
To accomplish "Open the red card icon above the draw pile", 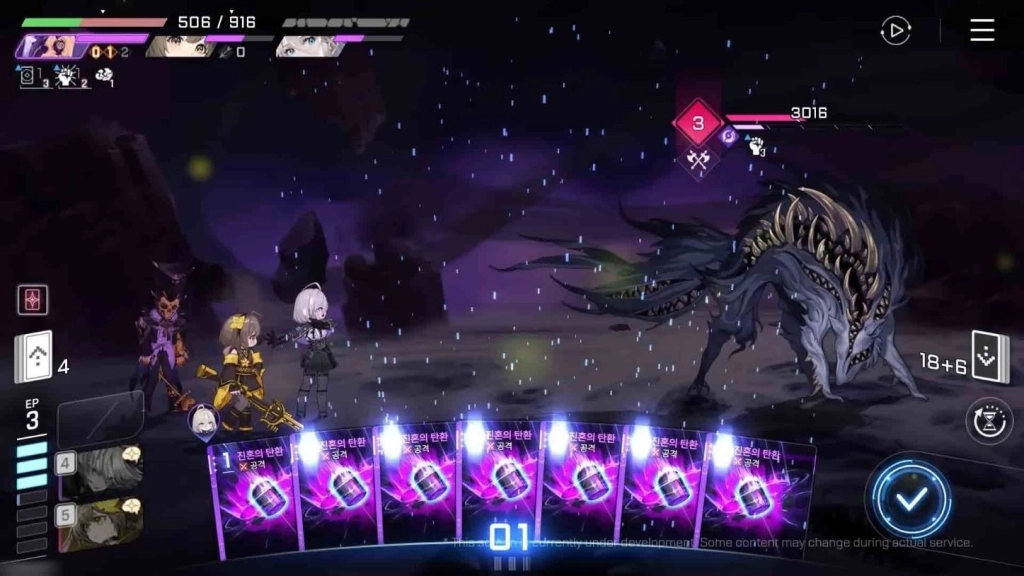I will coord(33,299).
